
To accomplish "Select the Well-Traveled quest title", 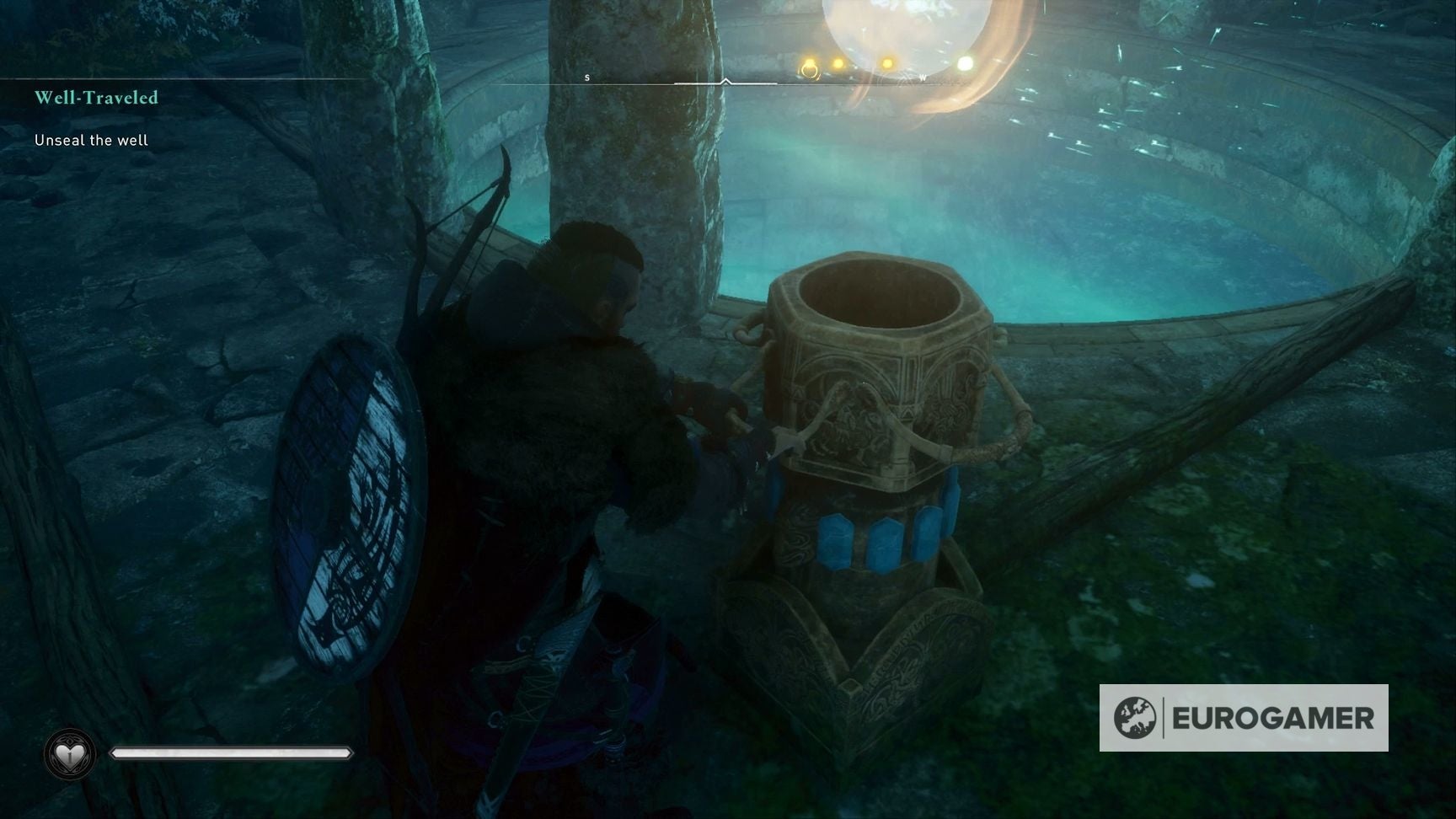I will pyautogui.click(x=96, y=98).
